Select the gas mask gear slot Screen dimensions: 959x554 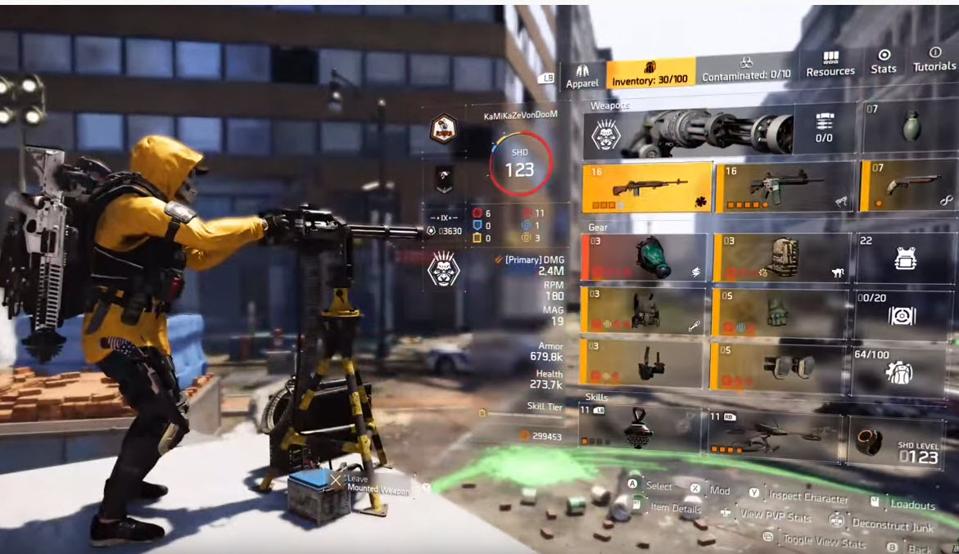[x=644, y=258]
